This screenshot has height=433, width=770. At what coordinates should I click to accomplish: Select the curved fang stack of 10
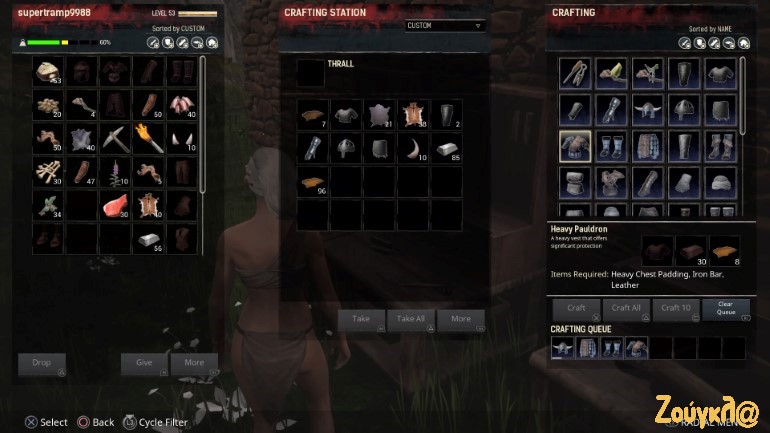pyautogui.click(x=412, y=149)
